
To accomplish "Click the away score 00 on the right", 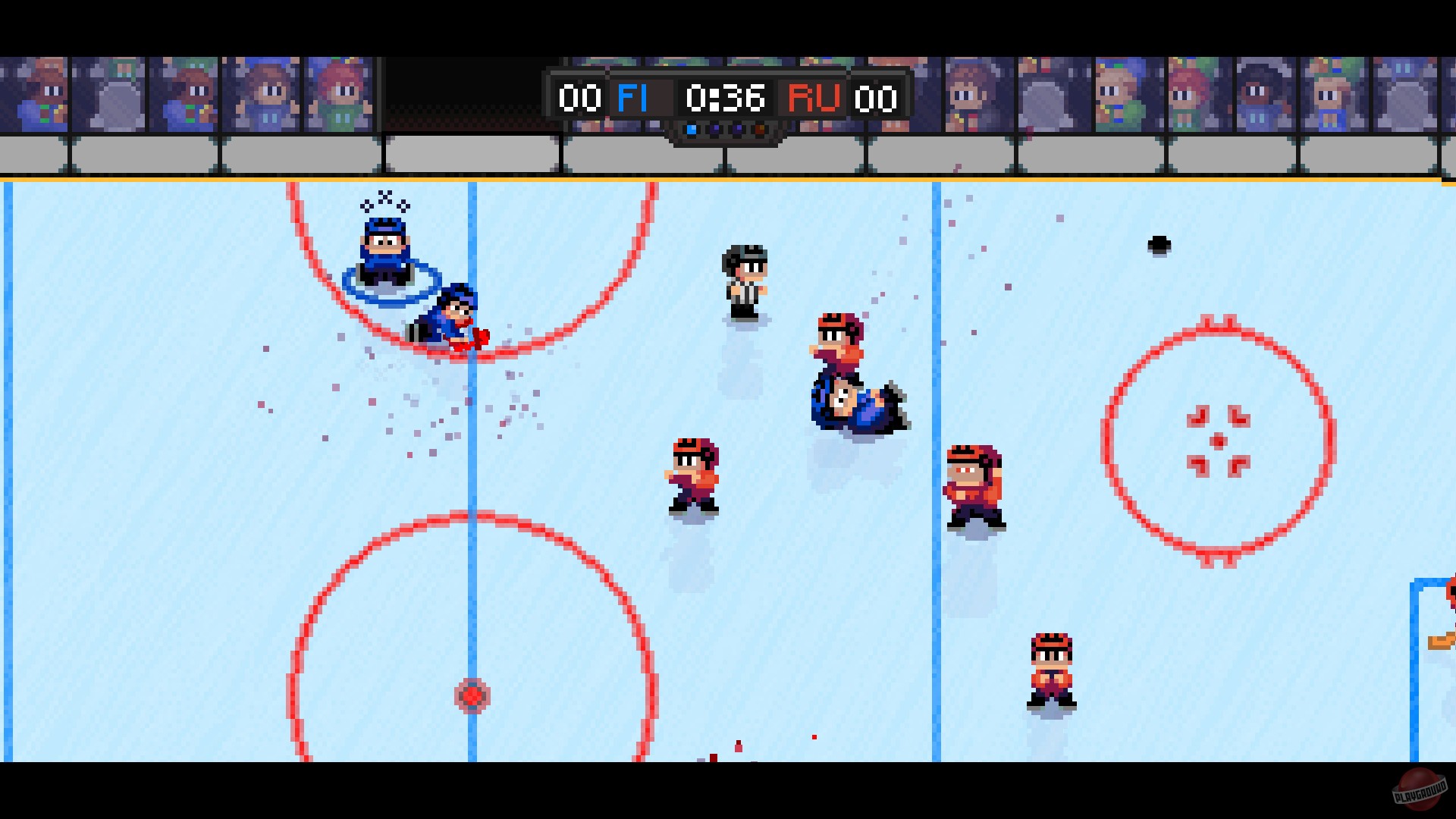I will (876, 97).
